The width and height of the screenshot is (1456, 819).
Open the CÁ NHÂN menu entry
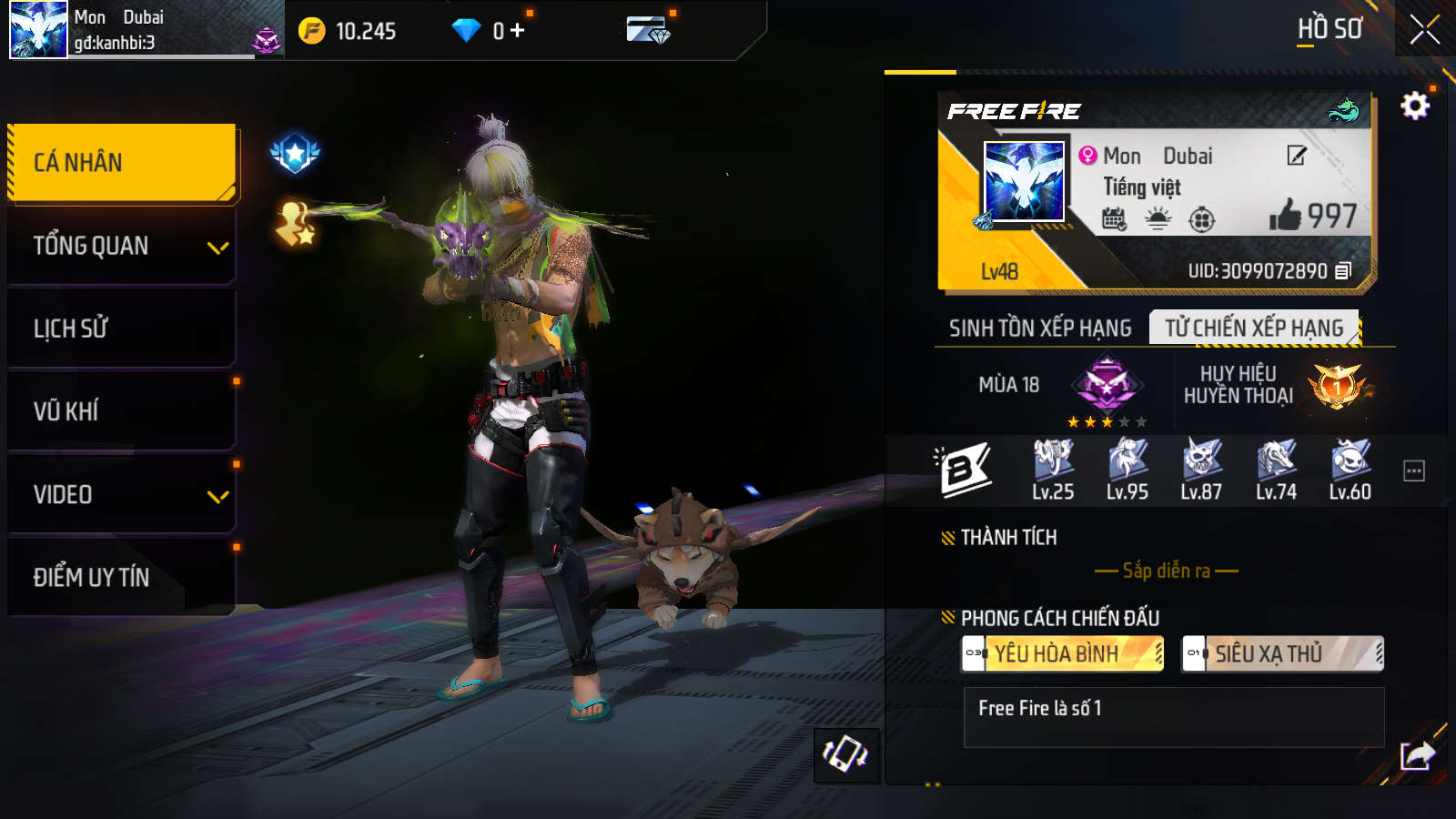click(122, 162)
